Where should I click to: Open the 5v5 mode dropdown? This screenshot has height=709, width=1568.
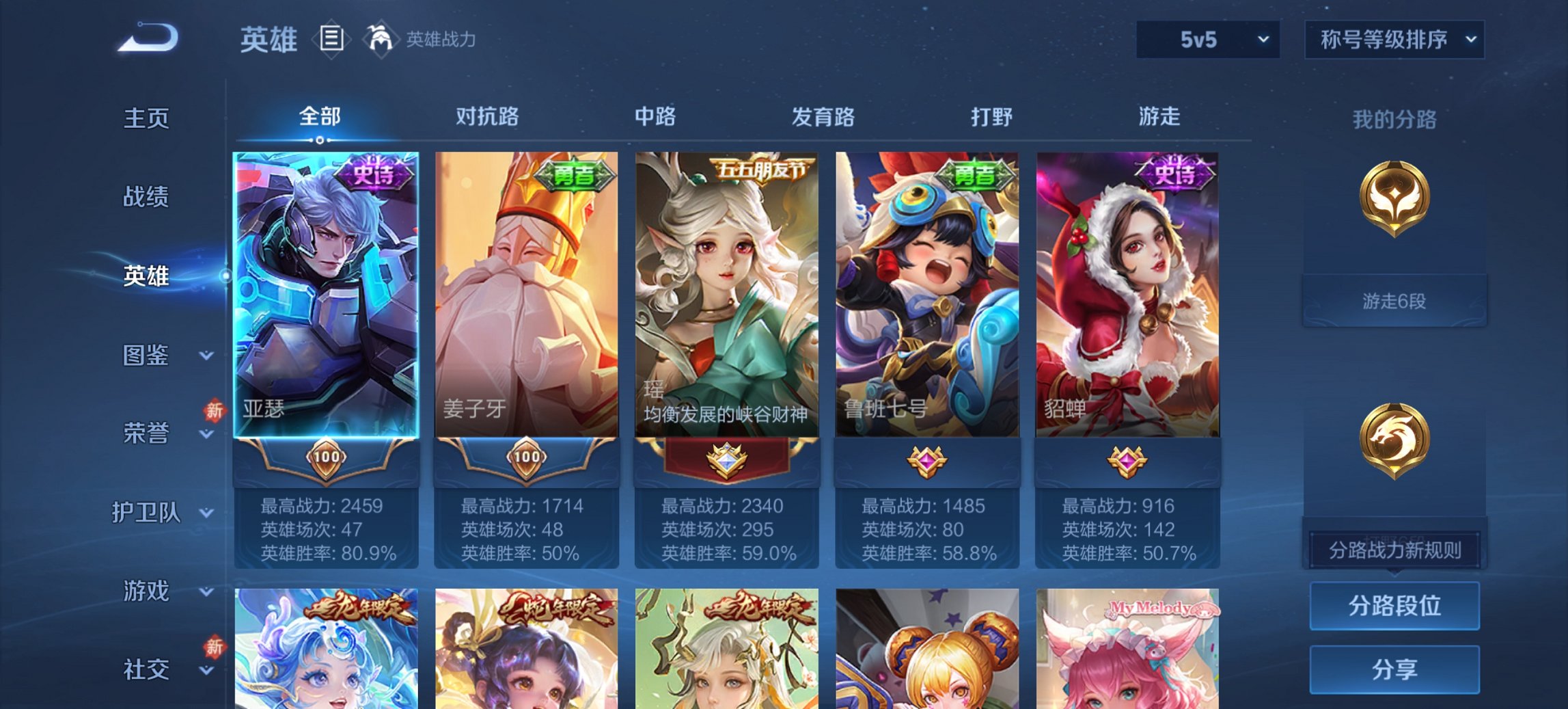1207,40
